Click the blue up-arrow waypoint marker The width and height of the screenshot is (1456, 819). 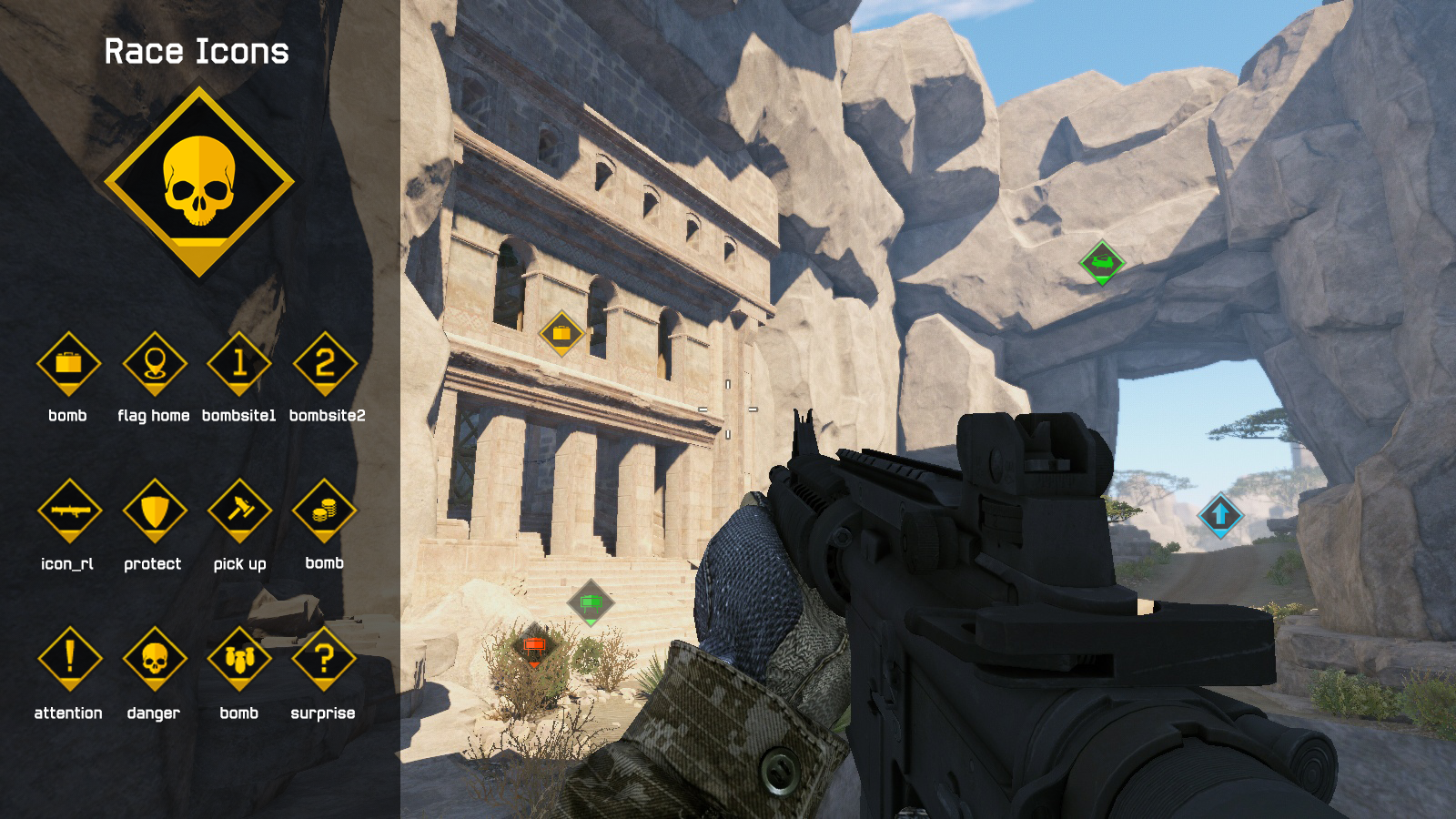tap(1220, 516)
